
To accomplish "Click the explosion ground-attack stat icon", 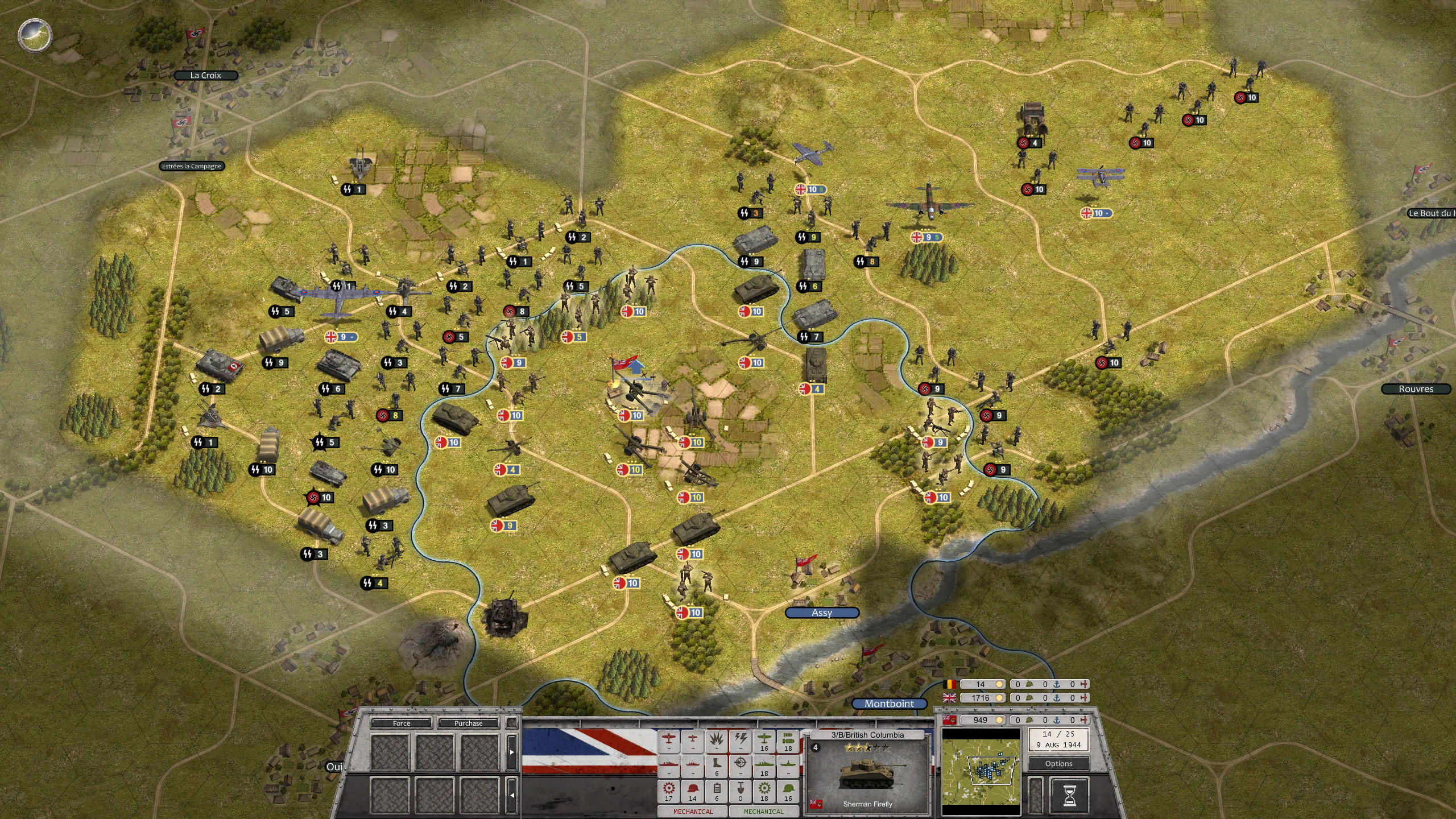I will pos(716,739).
